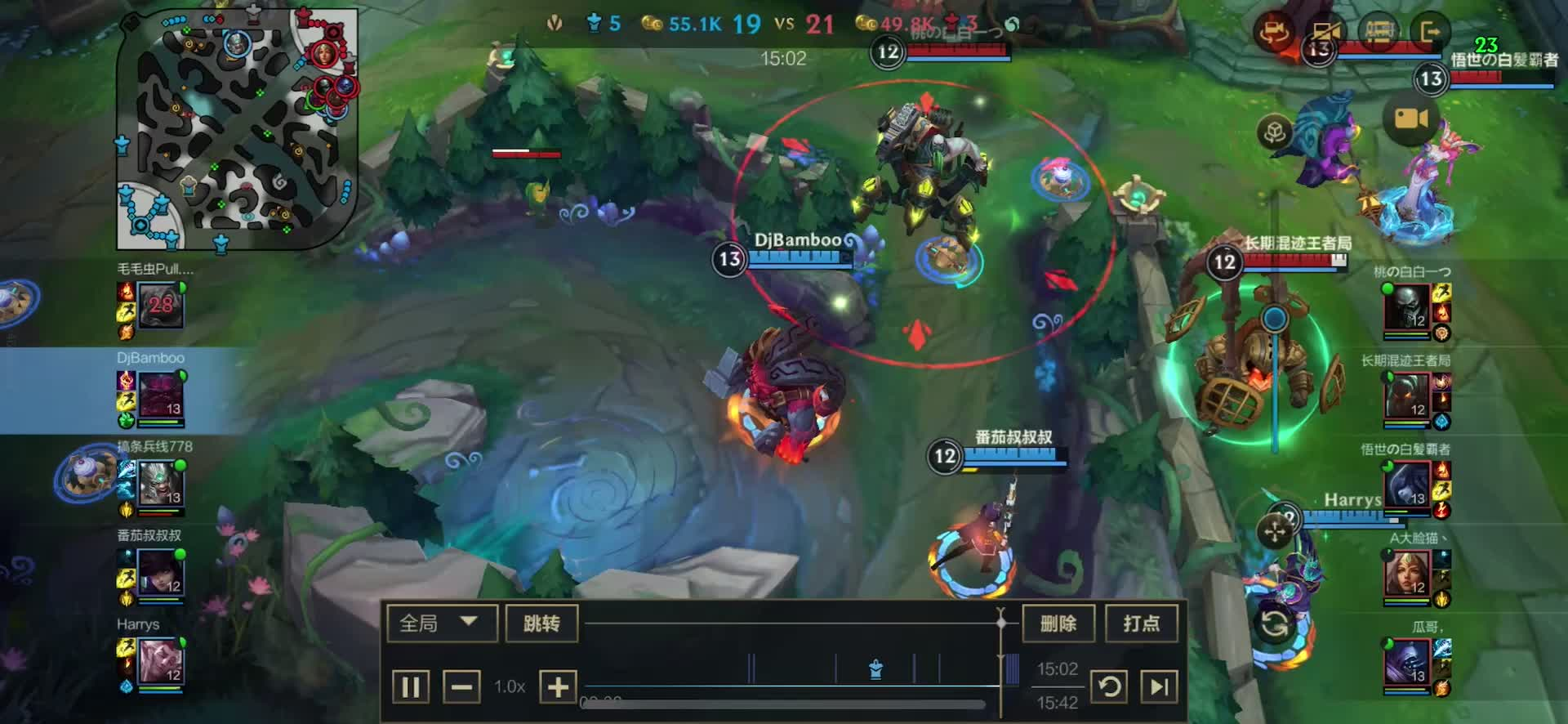
Task: Open the 全局 dropdown
Action: point(441,623)
